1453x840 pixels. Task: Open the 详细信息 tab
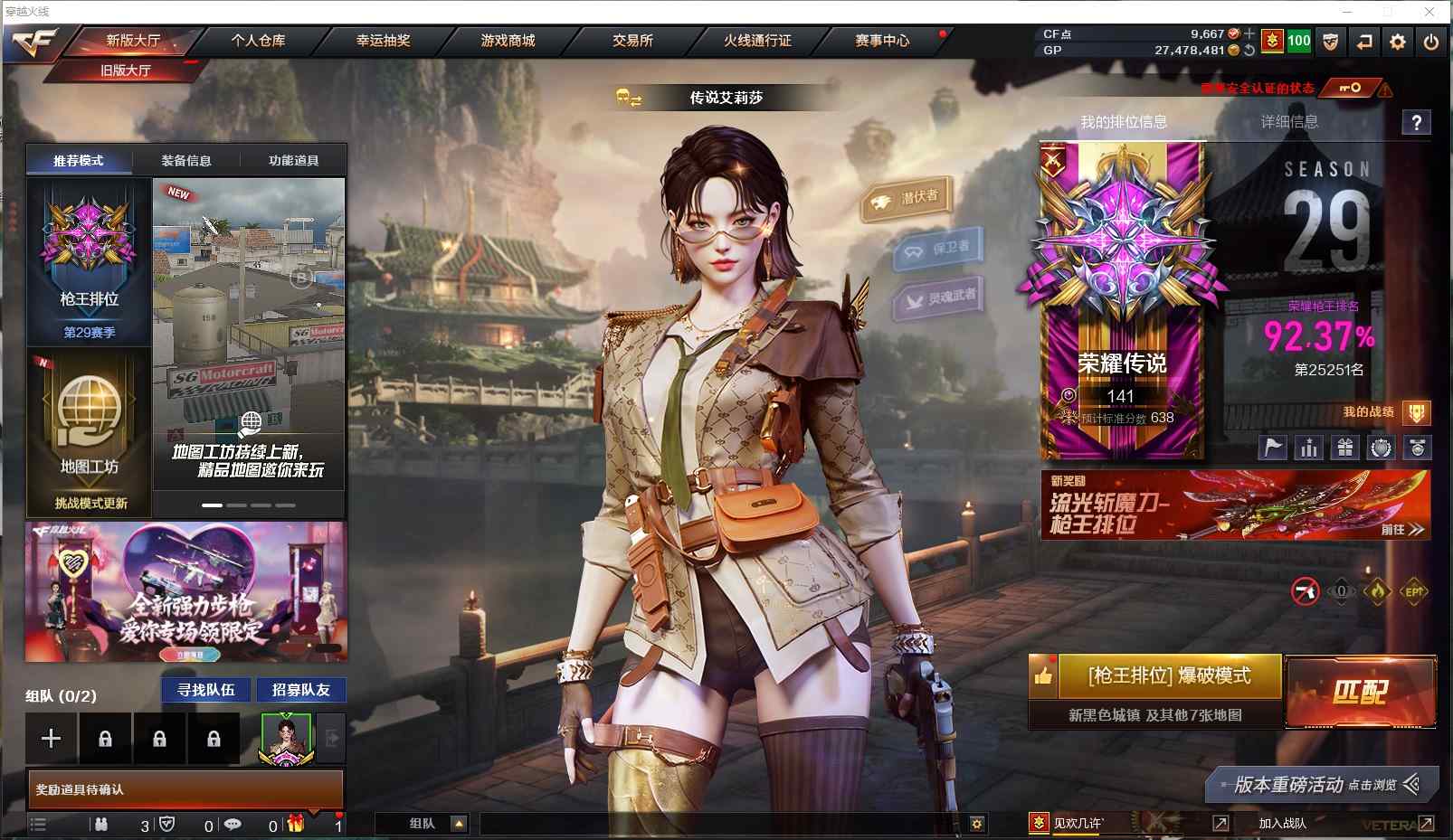1289,122
